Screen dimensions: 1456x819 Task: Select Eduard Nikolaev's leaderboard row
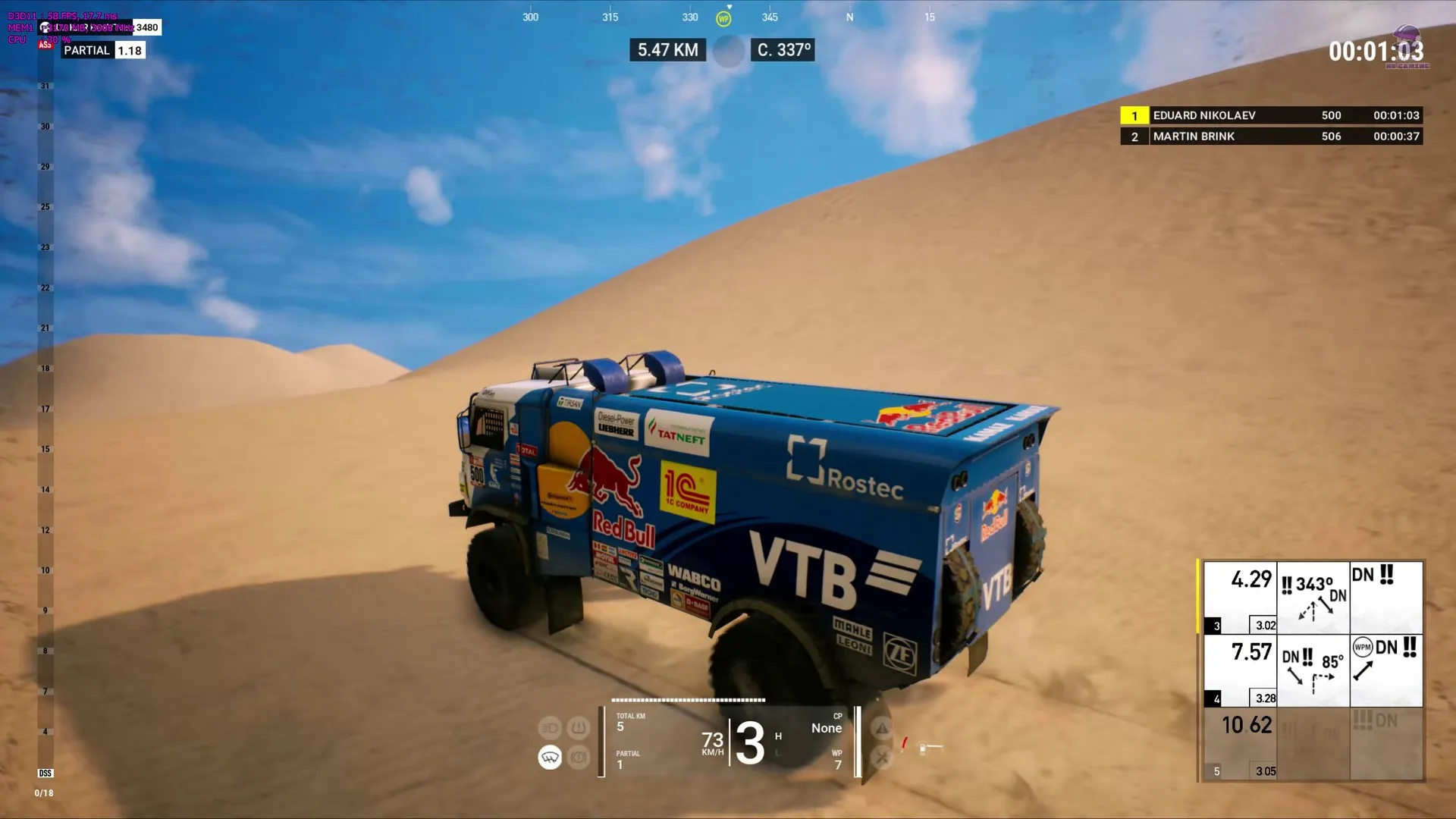(x=1270, y=115)
